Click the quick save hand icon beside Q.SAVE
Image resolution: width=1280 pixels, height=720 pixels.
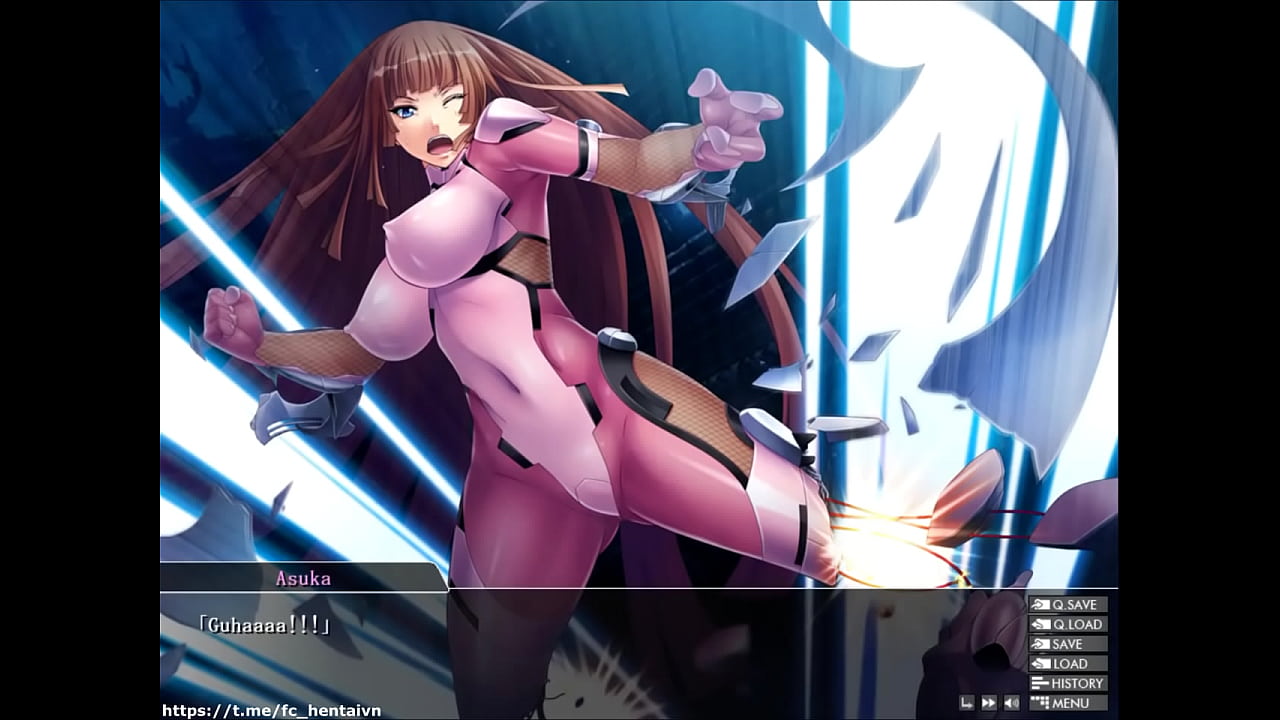(x=1039, y=604)
